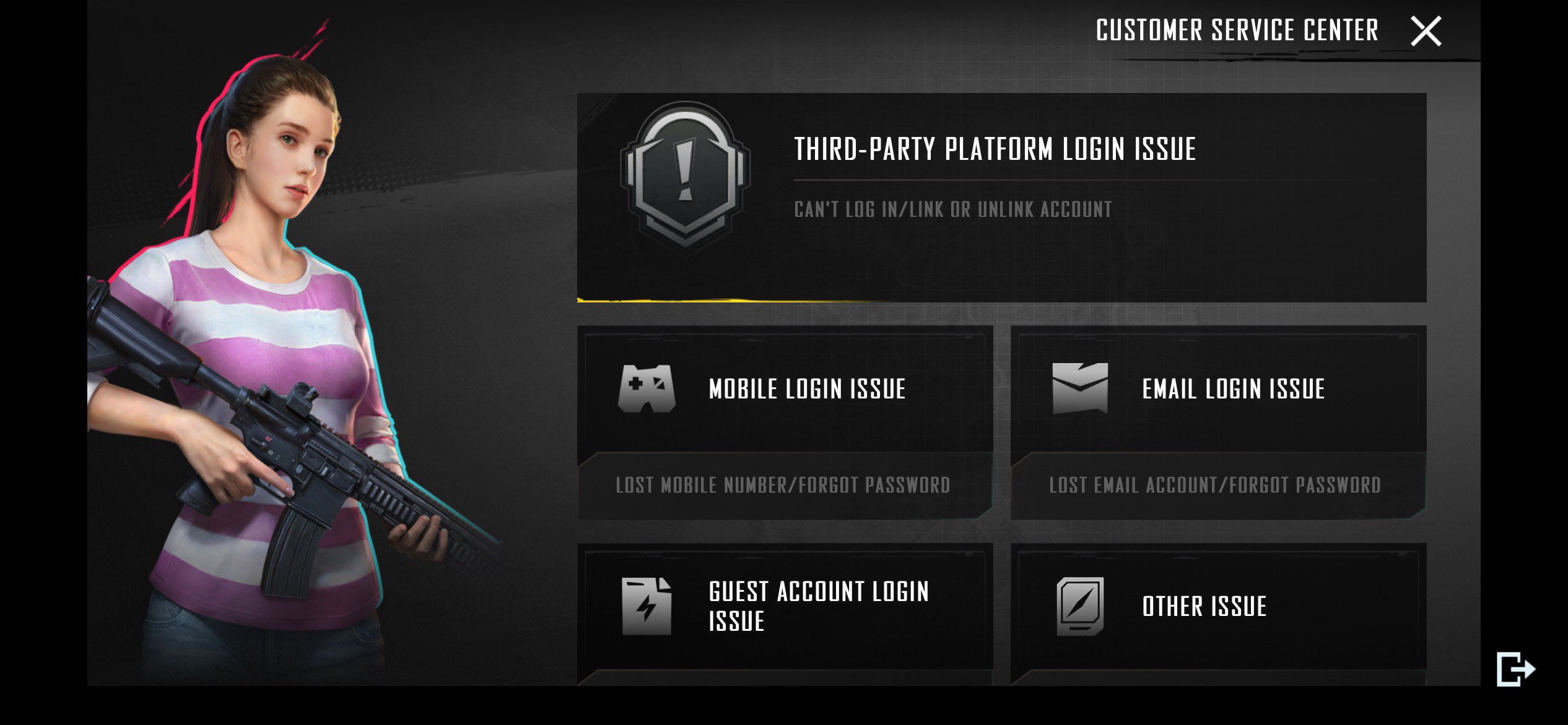Click the exit icon in the corner
Screen dimensions: 1568x725
click(x=1515, y=669)
